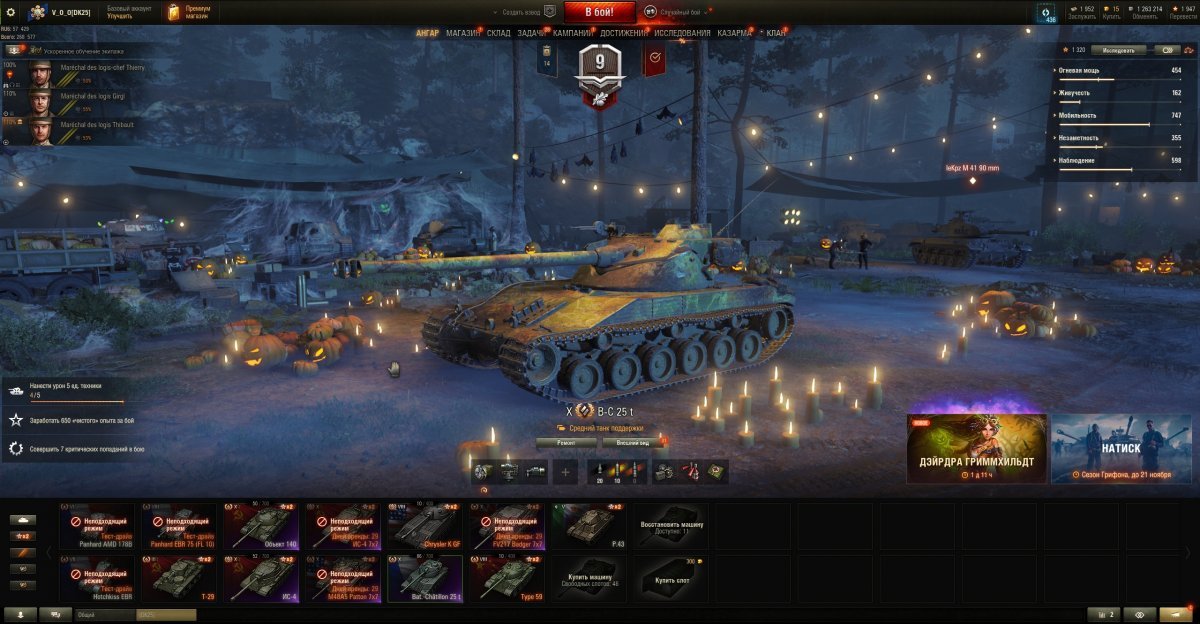Screen dimensions: 1200x624
Task: Click the «Ремонт» repair button
Action: click(x=566, y=442)
